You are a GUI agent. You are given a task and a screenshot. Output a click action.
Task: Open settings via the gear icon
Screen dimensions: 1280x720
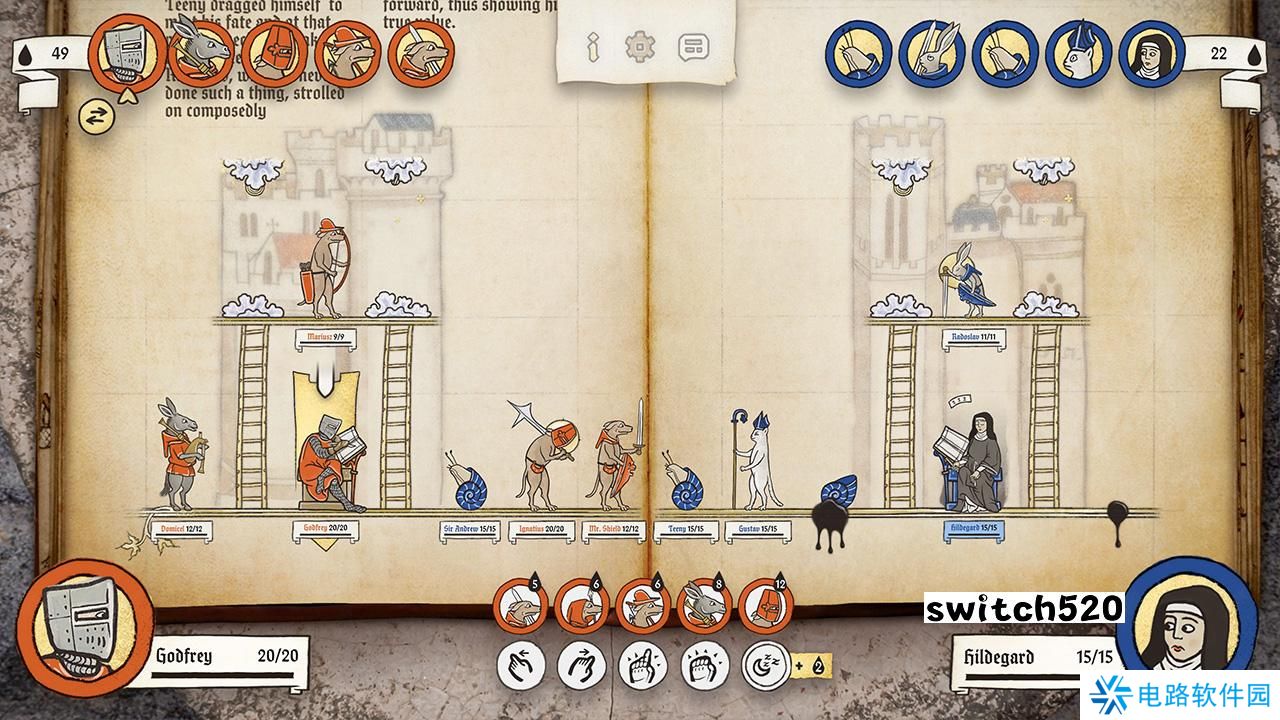click(639, 46)
